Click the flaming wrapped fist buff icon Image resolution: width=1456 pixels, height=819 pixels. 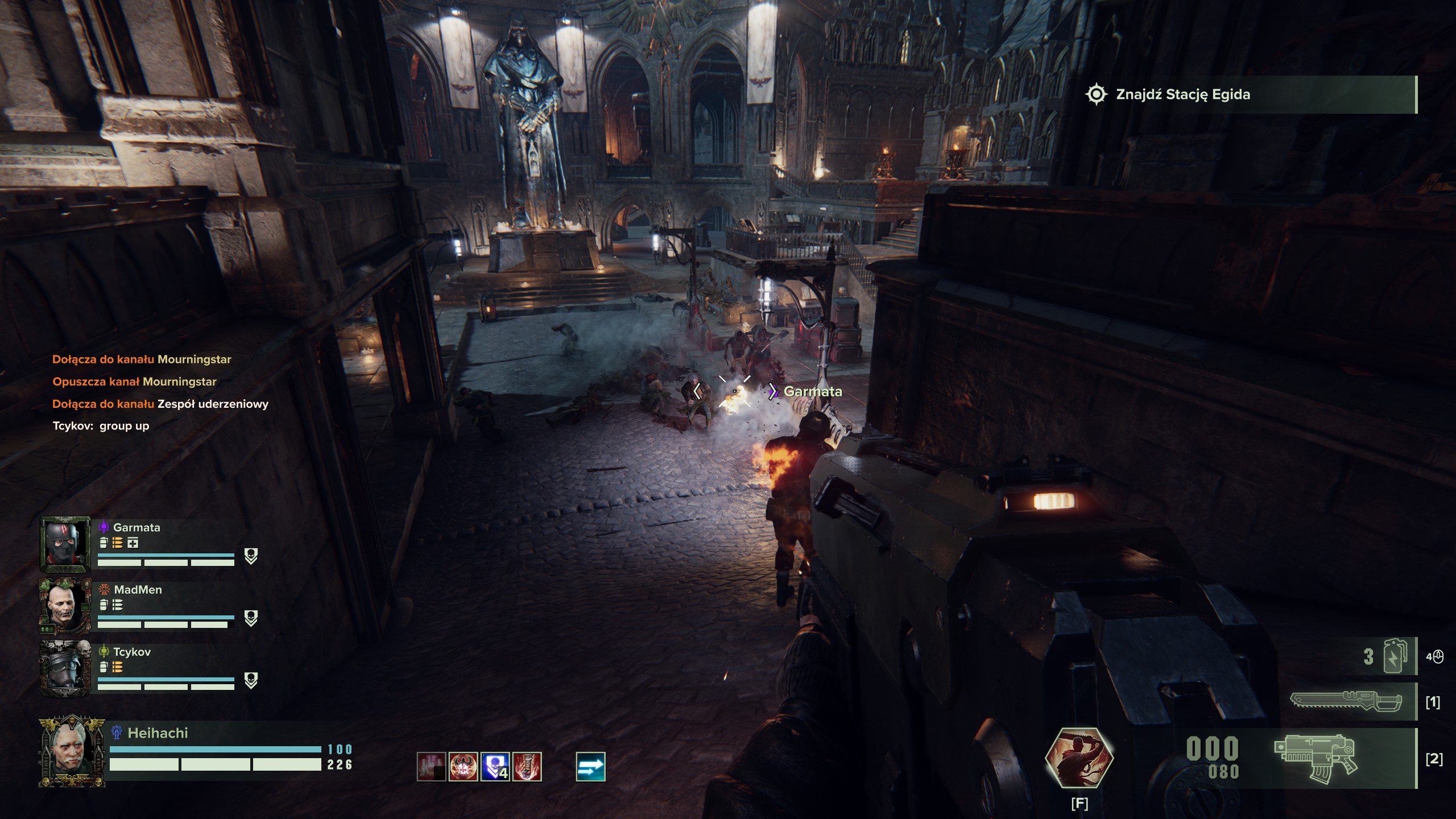[527, 767]
